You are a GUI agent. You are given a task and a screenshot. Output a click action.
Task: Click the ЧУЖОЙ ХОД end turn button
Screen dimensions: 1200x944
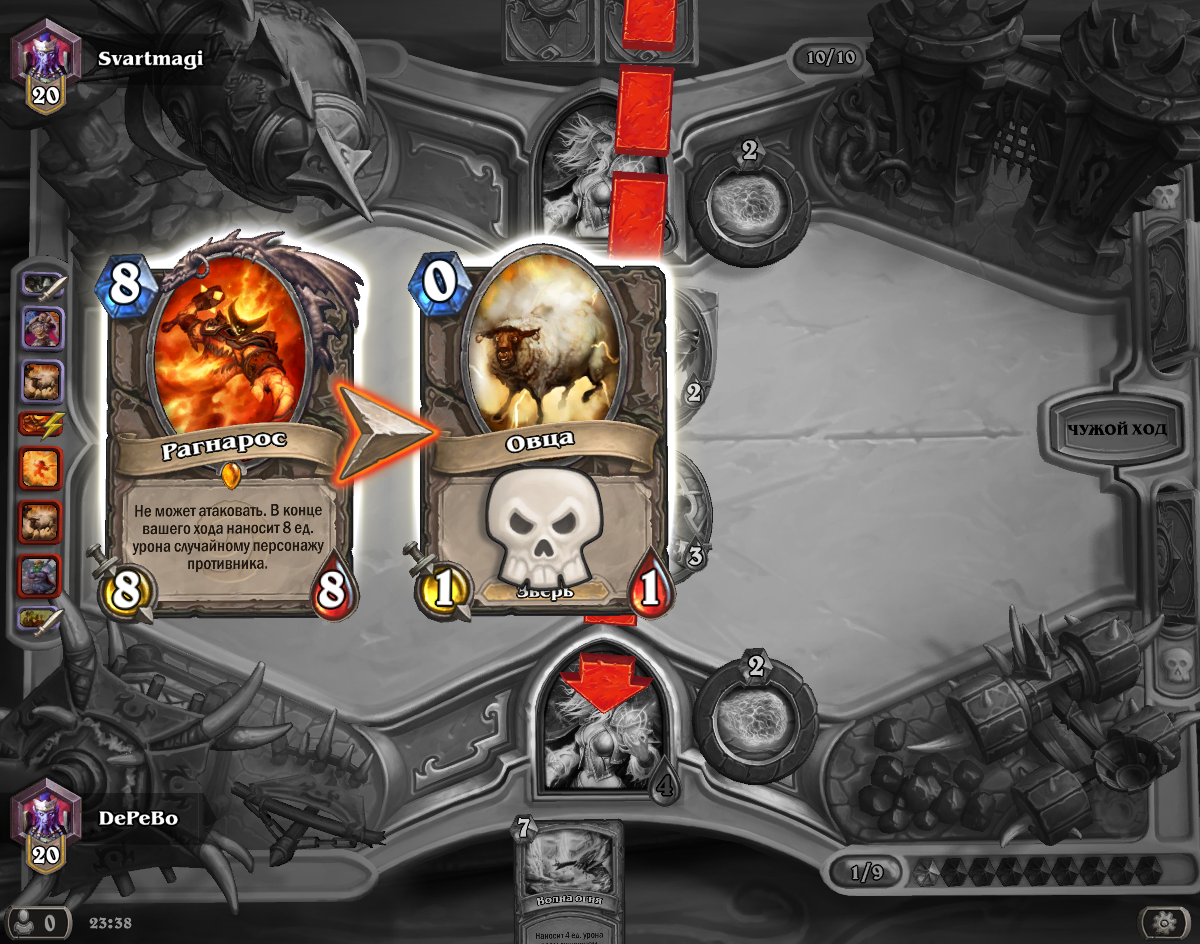1117,430
